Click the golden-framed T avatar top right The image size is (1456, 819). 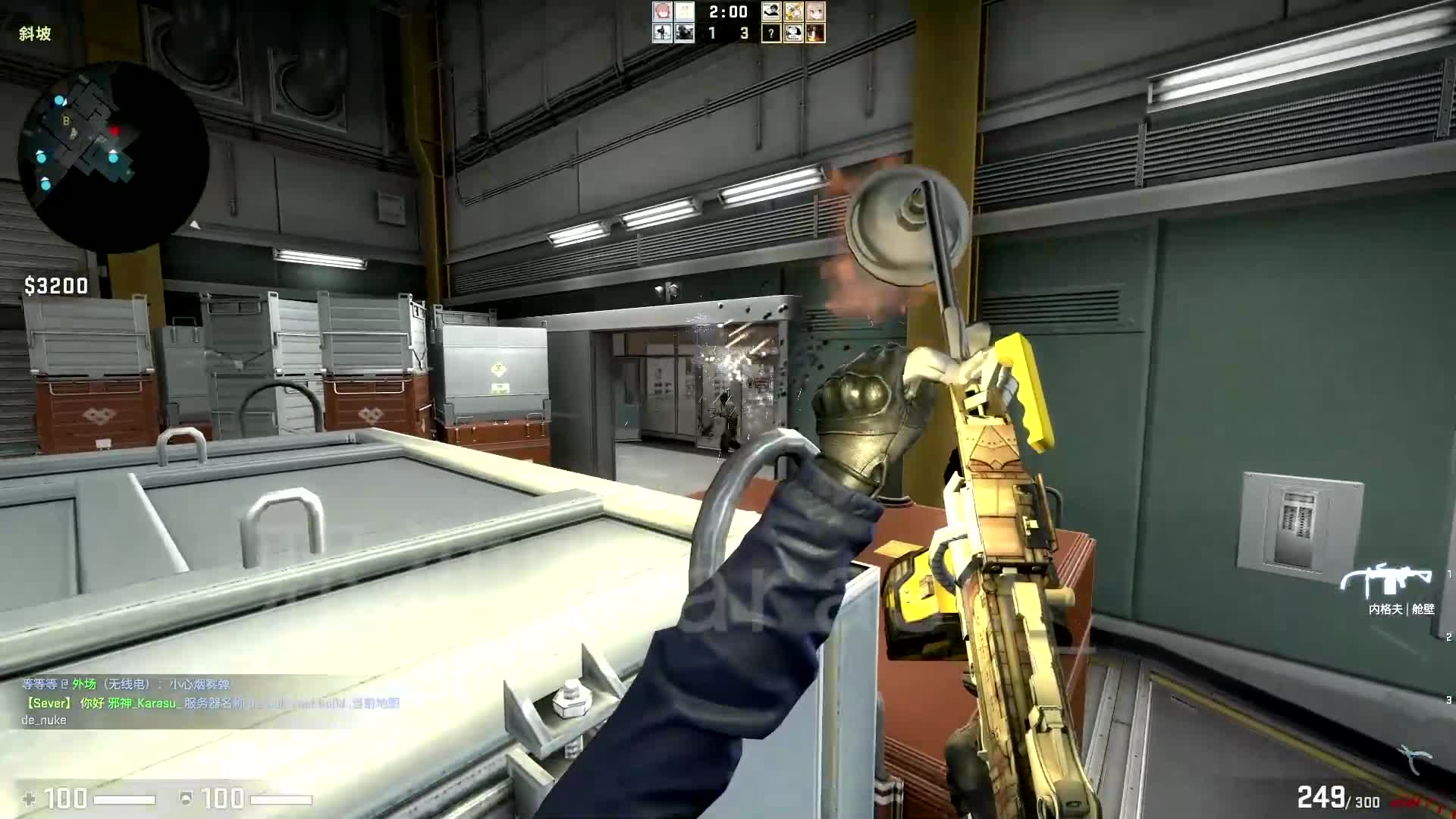click(x=794, y=11)
